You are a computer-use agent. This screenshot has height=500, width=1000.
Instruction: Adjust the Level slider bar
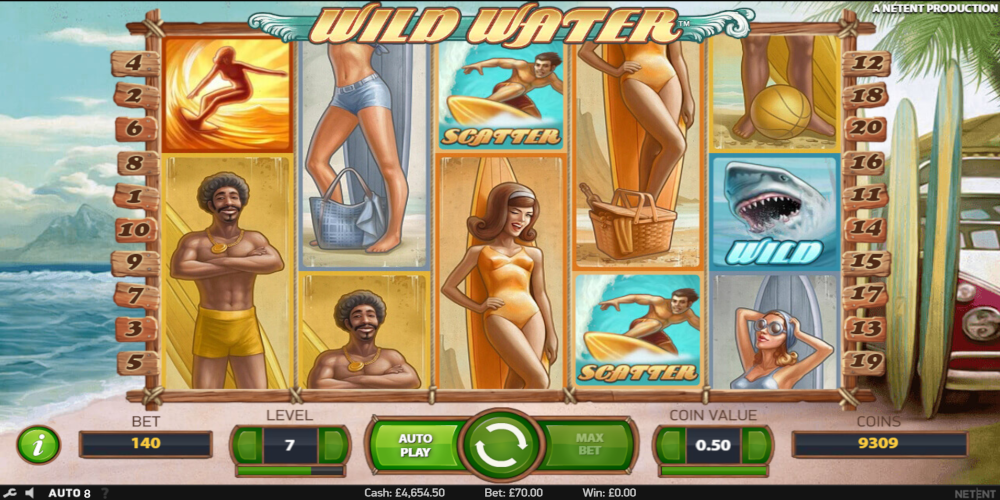290,470
